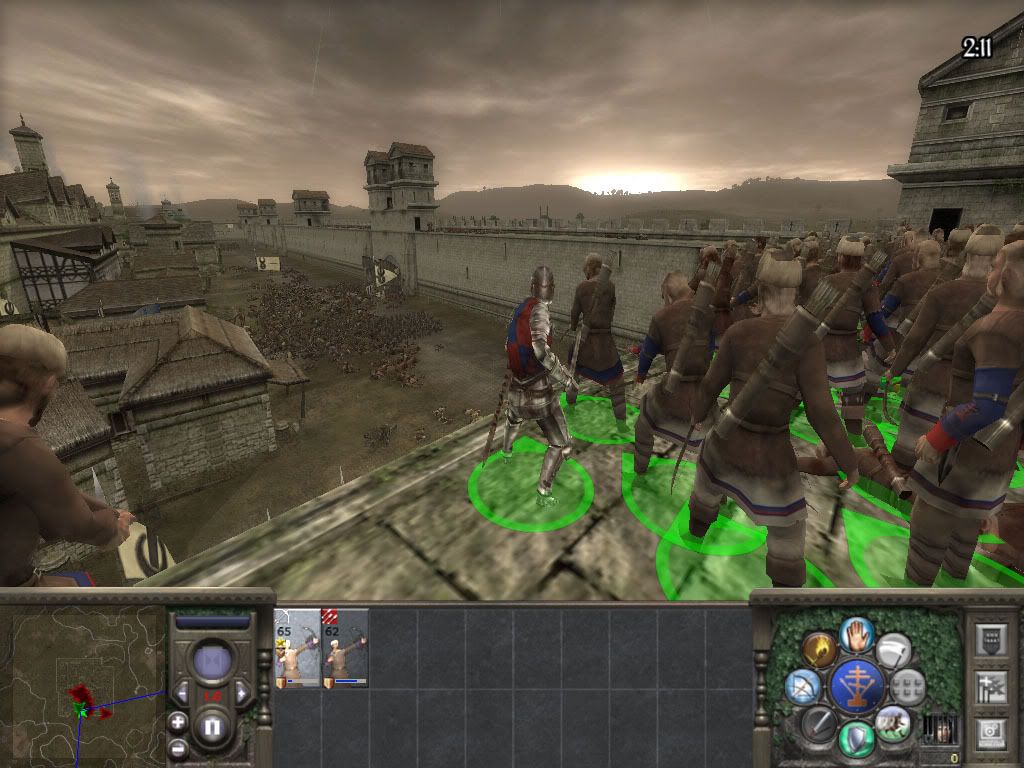Image resolution: width=1024 pixels, height=768 pixels.
Task: Decrease battle speed with the left arrow
Action: coord(183,693)
